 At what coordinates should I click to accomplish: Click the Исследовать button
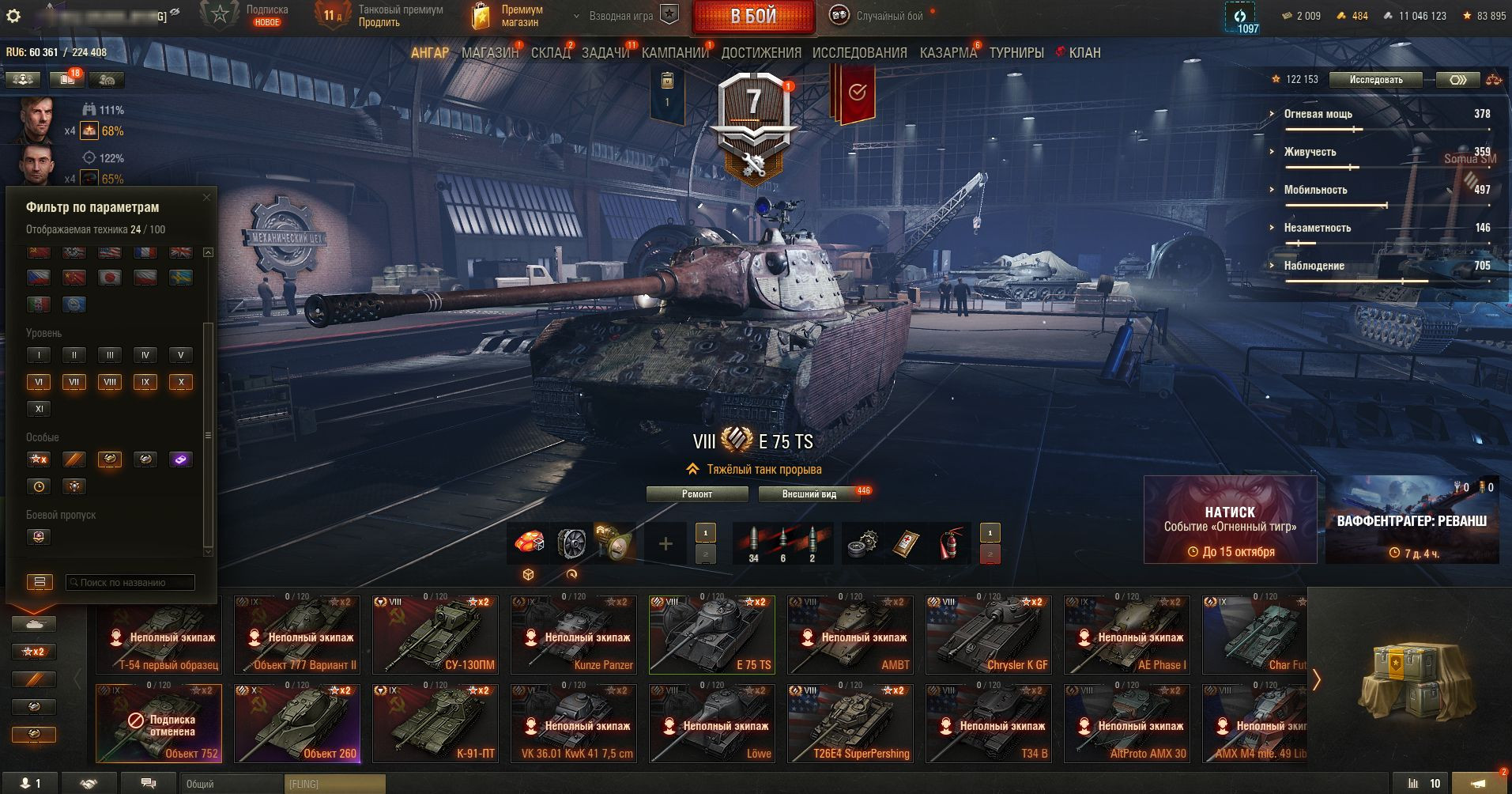pos(1375,80)
